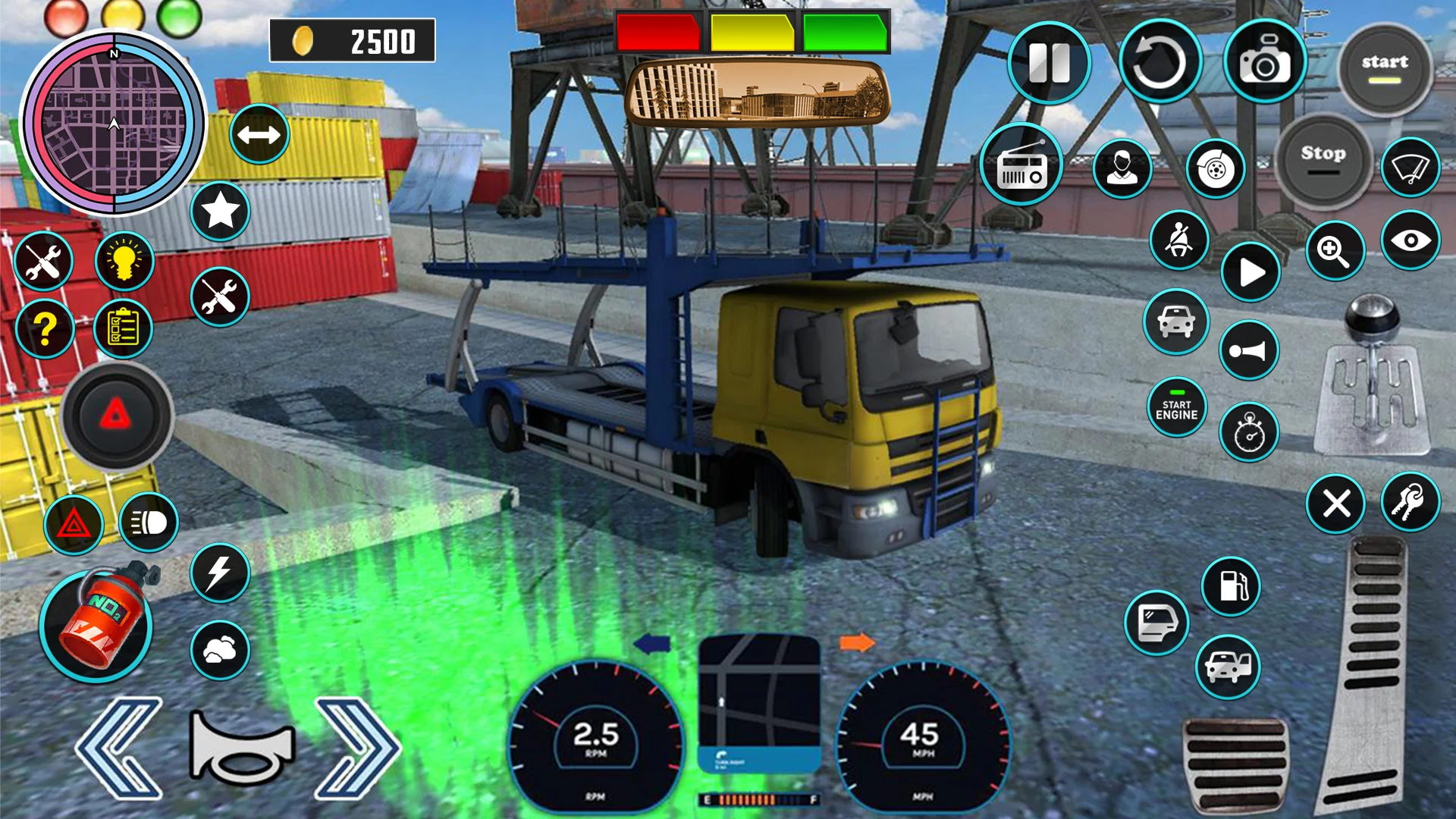Hit the round Stop button
The image size is (1456, 819).
click(x=1323, y=160)
